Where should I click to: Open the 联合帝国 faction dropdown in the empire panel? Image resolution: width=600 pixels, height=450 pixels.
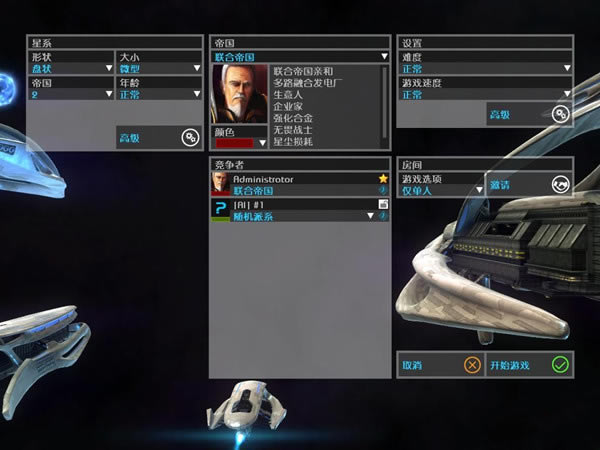[x=300, y=57]
